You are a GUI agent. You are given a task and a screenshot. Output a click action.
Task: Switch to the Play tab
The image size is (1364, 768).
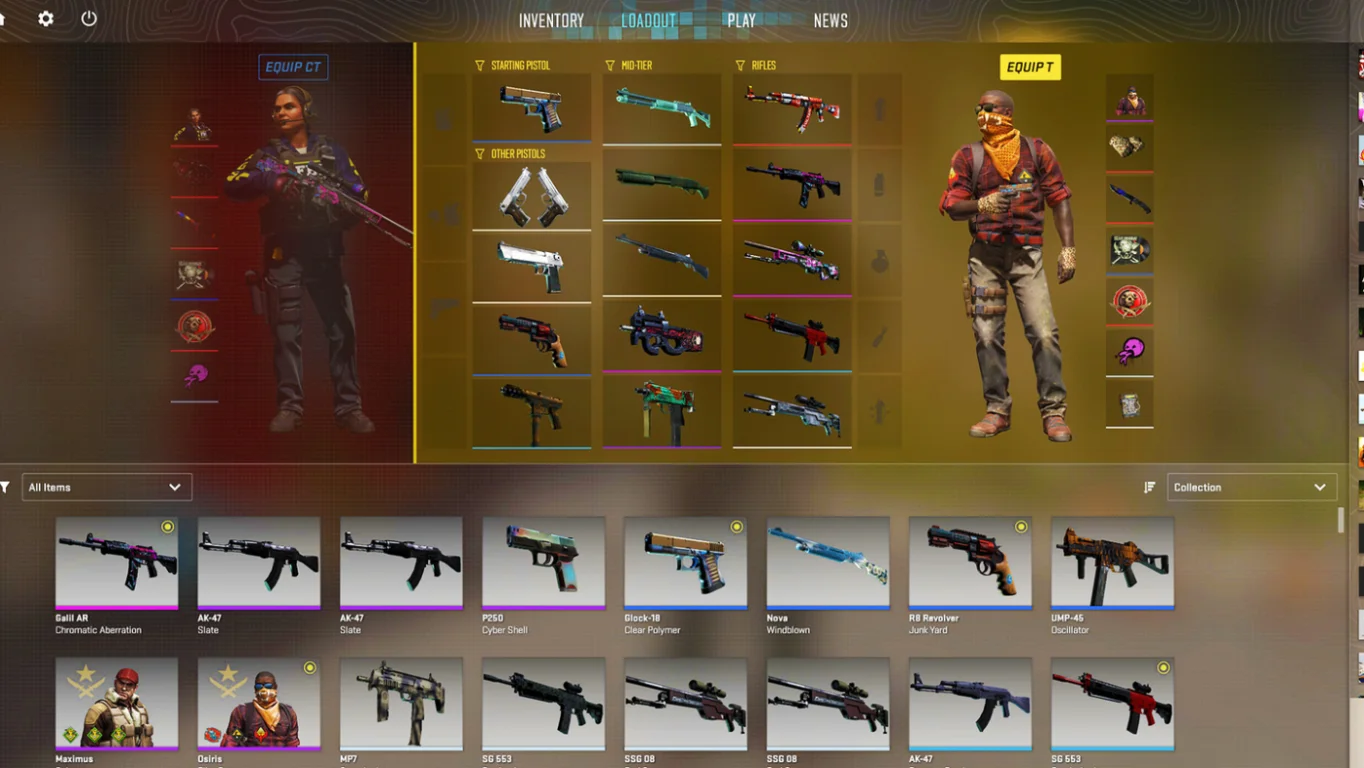(x=741, y=21)
